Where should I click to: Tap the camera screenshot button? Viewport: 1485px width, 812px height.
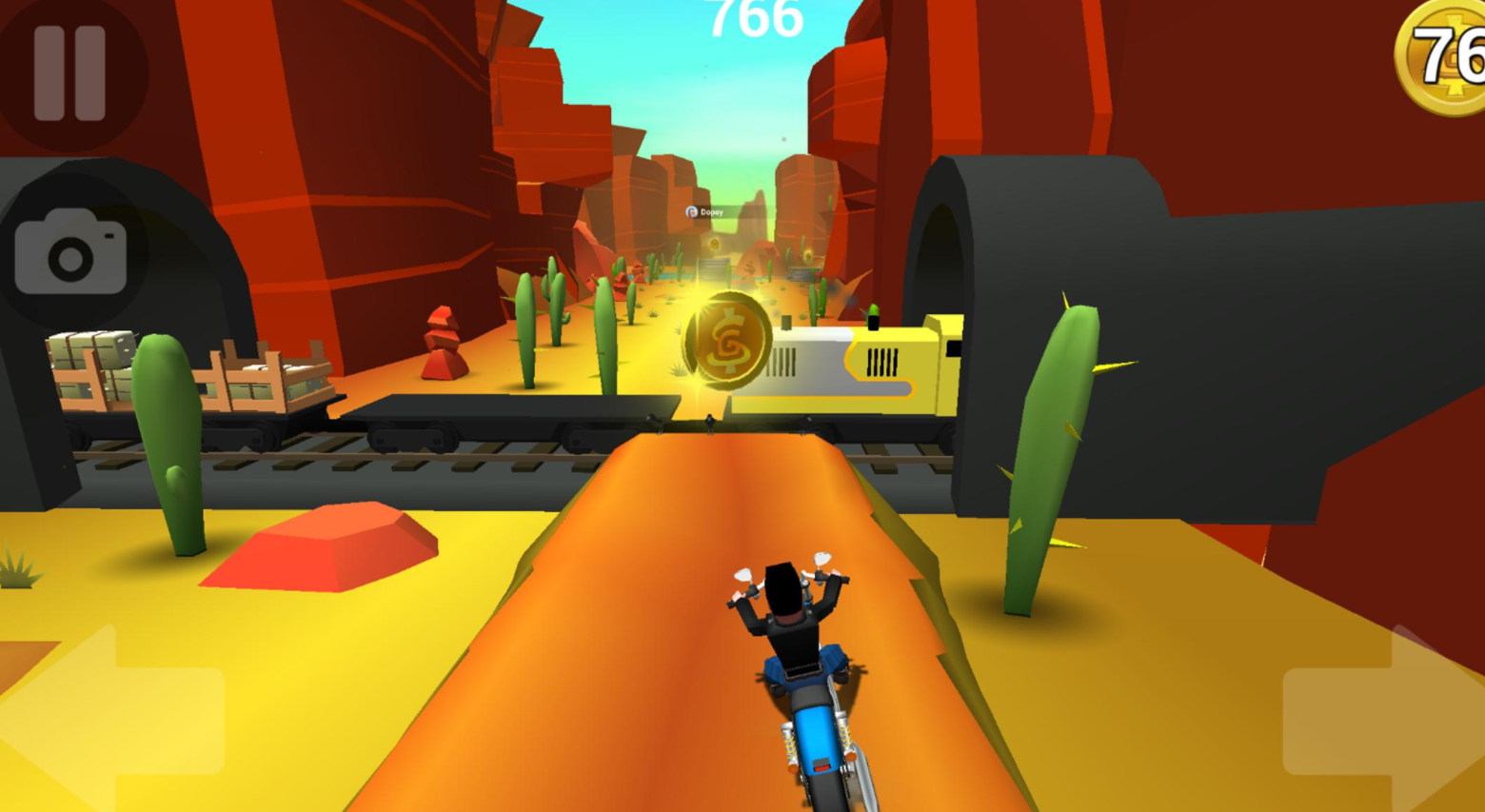[x=70, y=251]
